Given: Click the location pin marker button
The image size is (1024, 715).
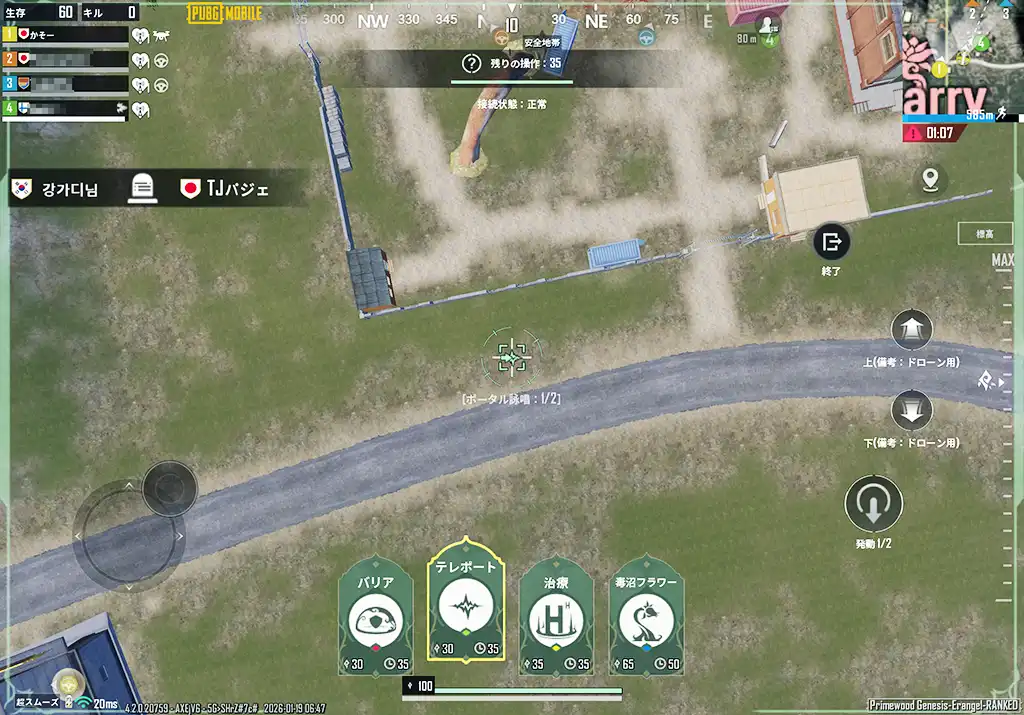Looking at the screenshot, I should [x=931, y=179].
